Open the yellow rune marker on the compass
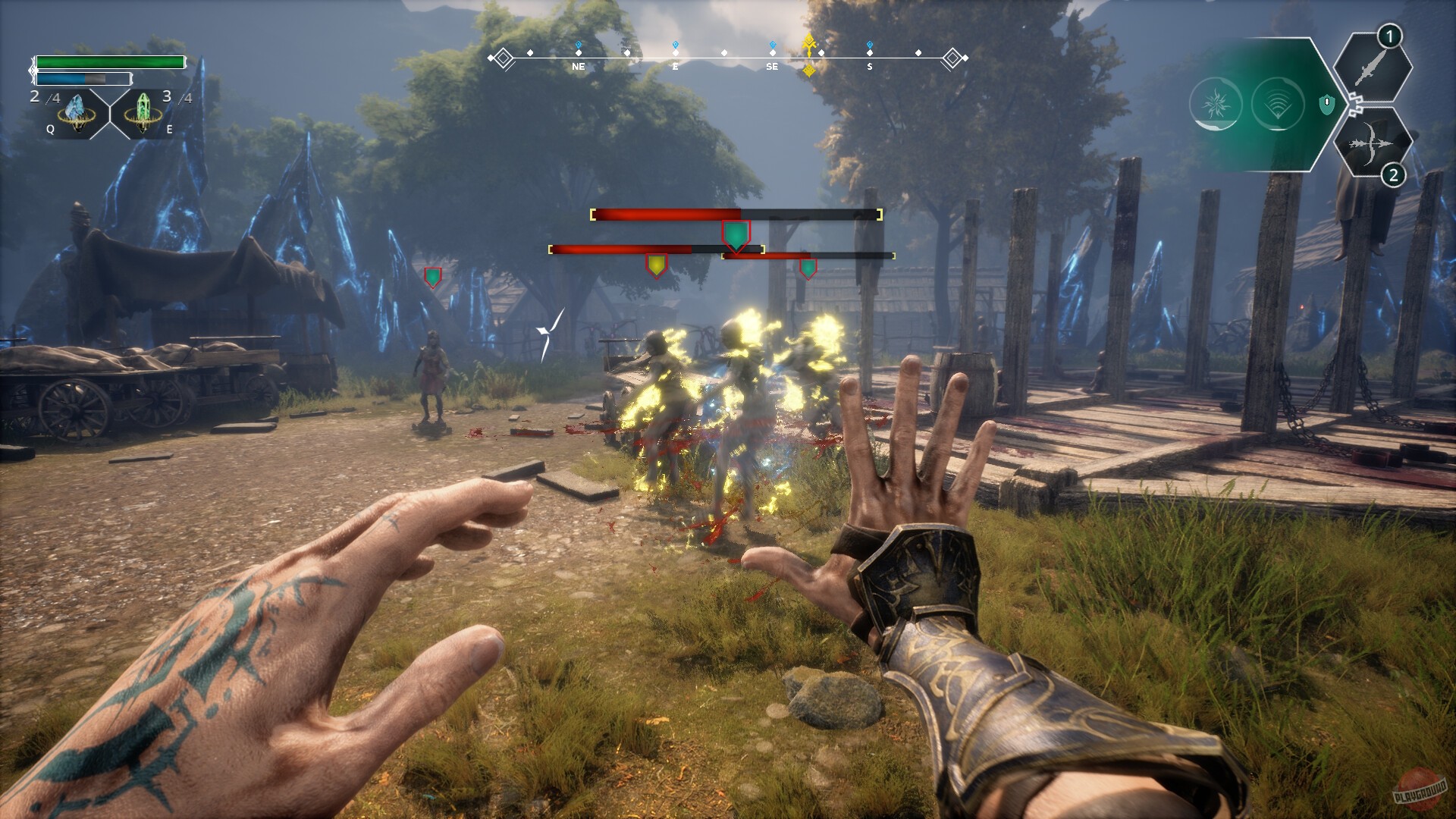The height and width of the screenshot is (819, 1456). (809, 48)
